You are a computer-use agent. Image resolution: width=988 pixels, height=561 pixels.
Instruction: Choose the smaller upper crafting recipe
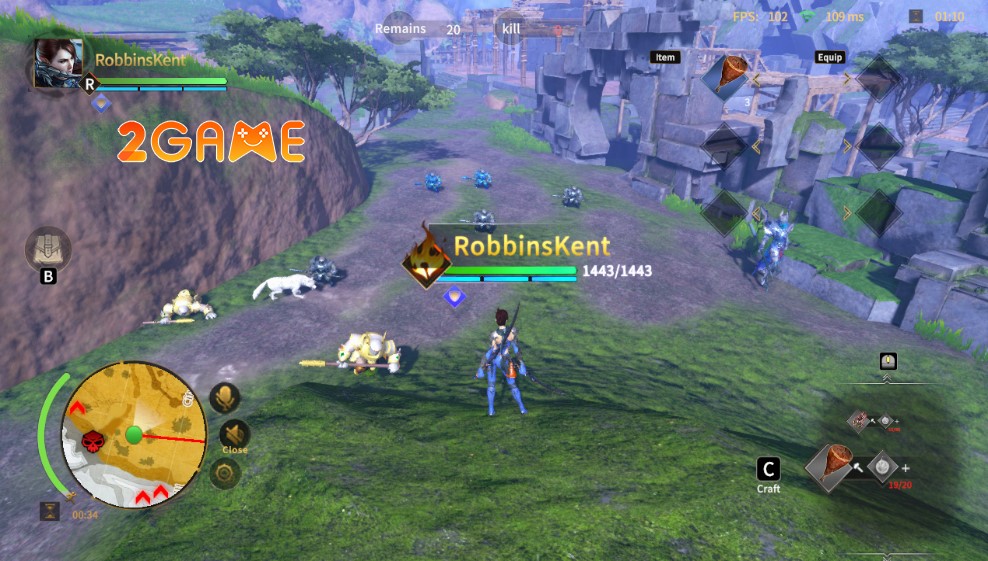click(860, 420)
